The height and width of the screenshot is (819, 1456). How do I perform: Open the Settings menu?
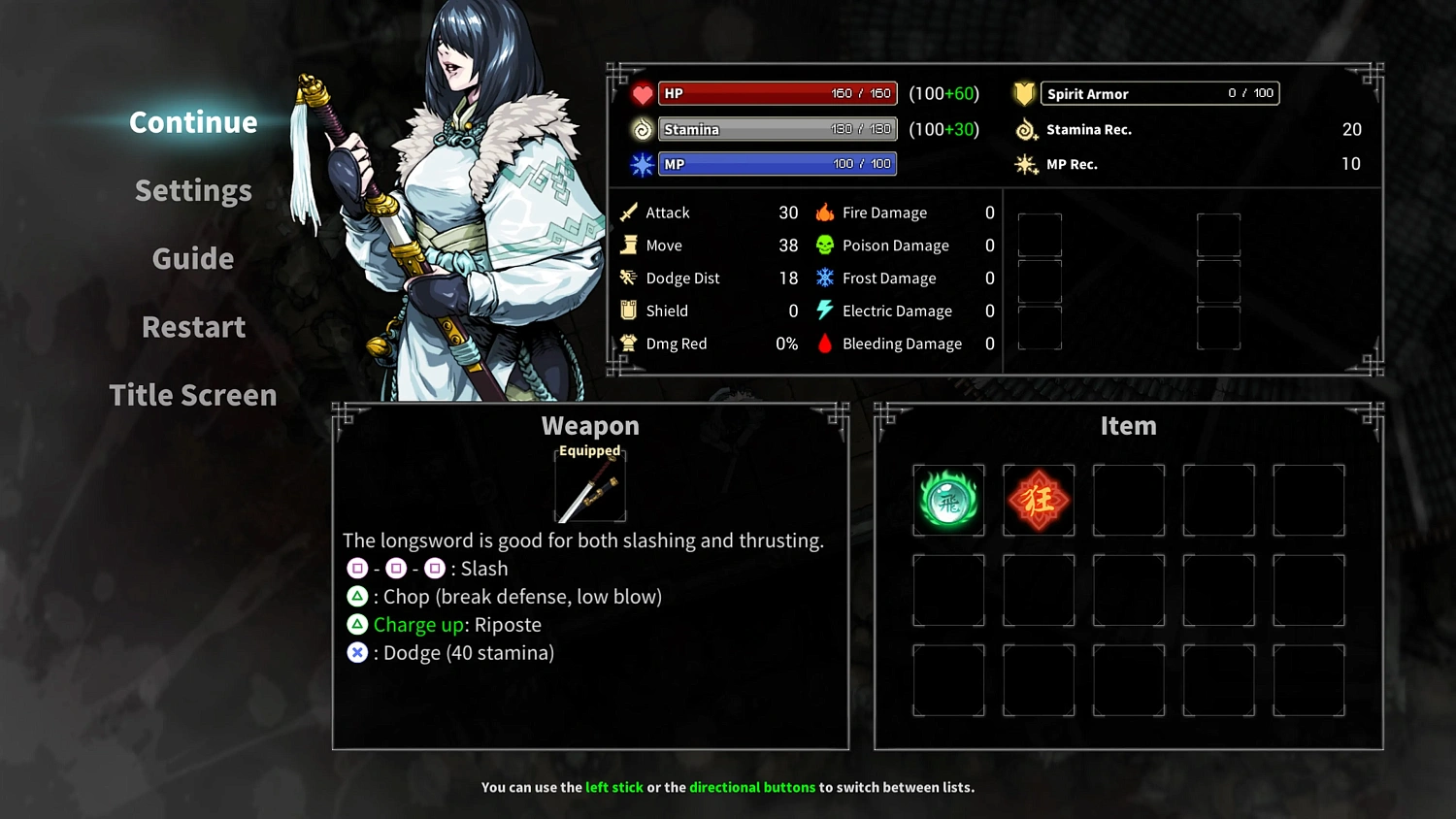coord(193,190)
